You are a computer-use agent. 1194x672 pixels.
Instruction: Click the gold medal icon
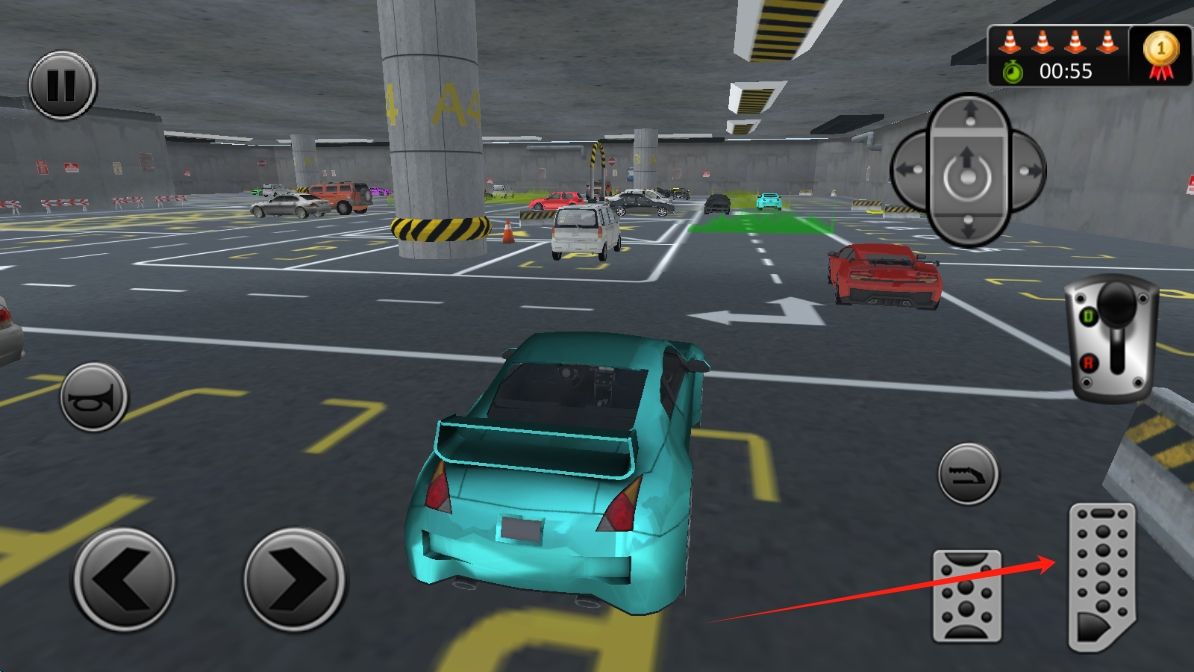(1161, 54)
